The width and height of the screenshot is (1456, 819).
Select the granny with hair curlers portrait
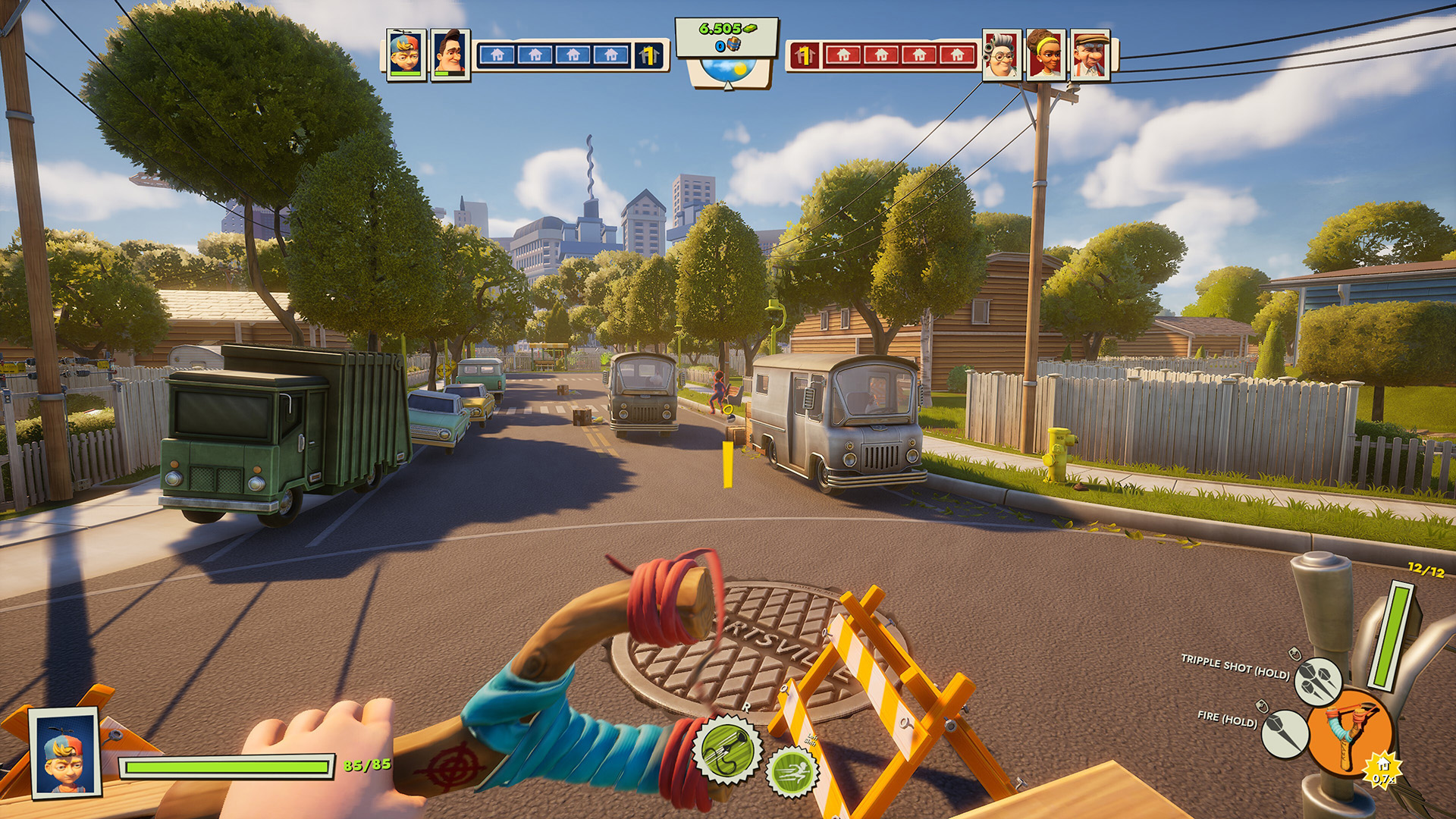tap(1002, 55)
